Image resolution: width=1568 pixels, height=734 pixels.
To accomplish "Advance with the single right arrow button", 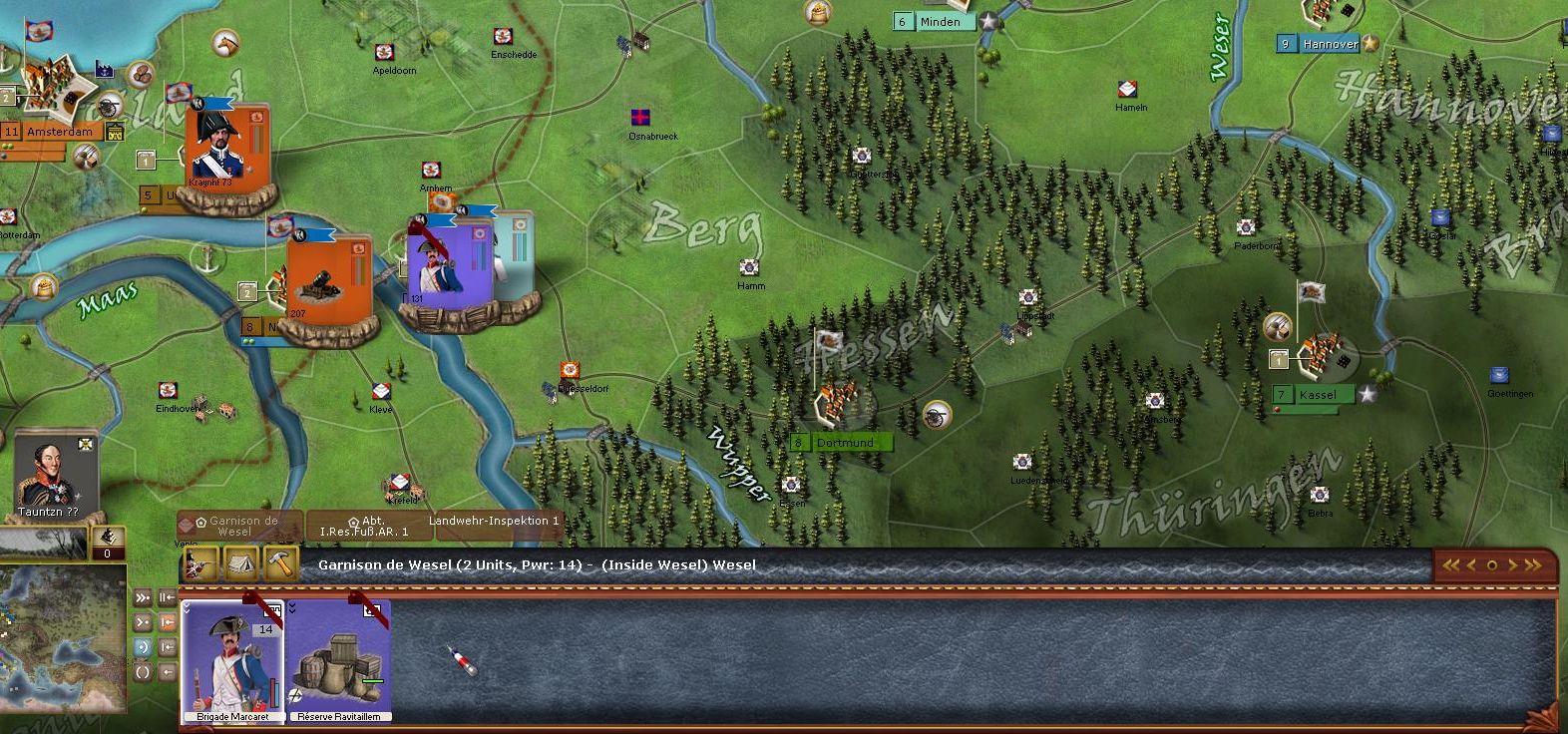I will pos(1512,565).
